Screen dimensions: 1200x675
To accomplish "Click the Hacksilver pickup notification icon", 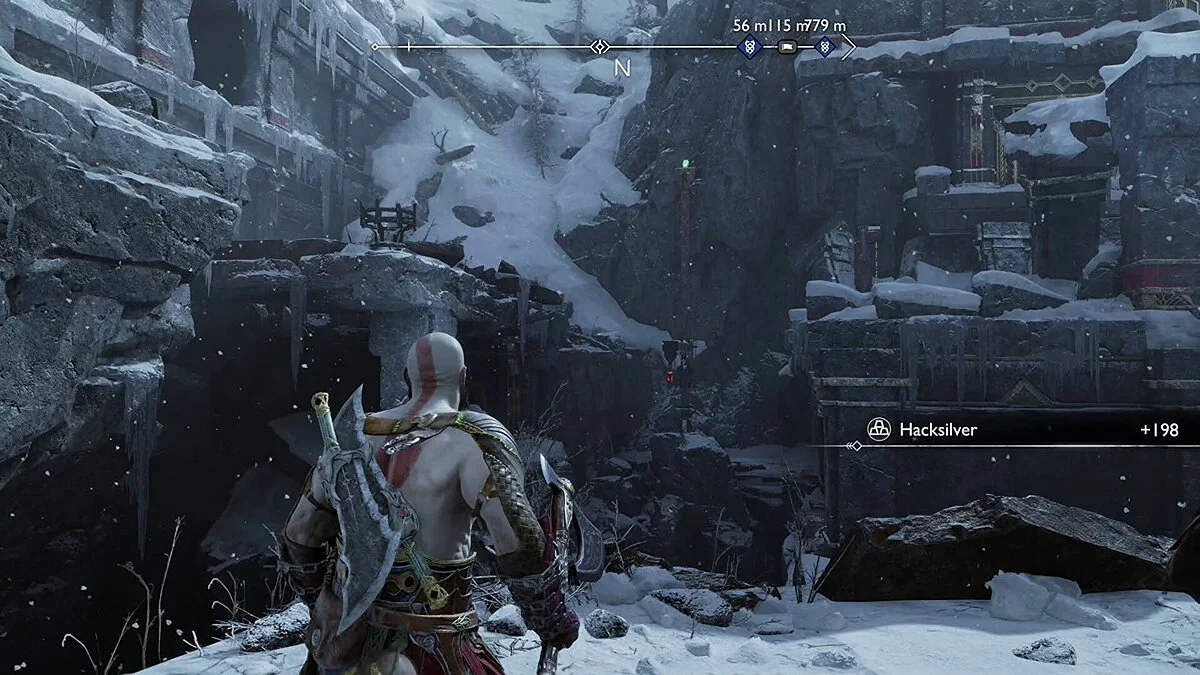I will coord(878,430).
